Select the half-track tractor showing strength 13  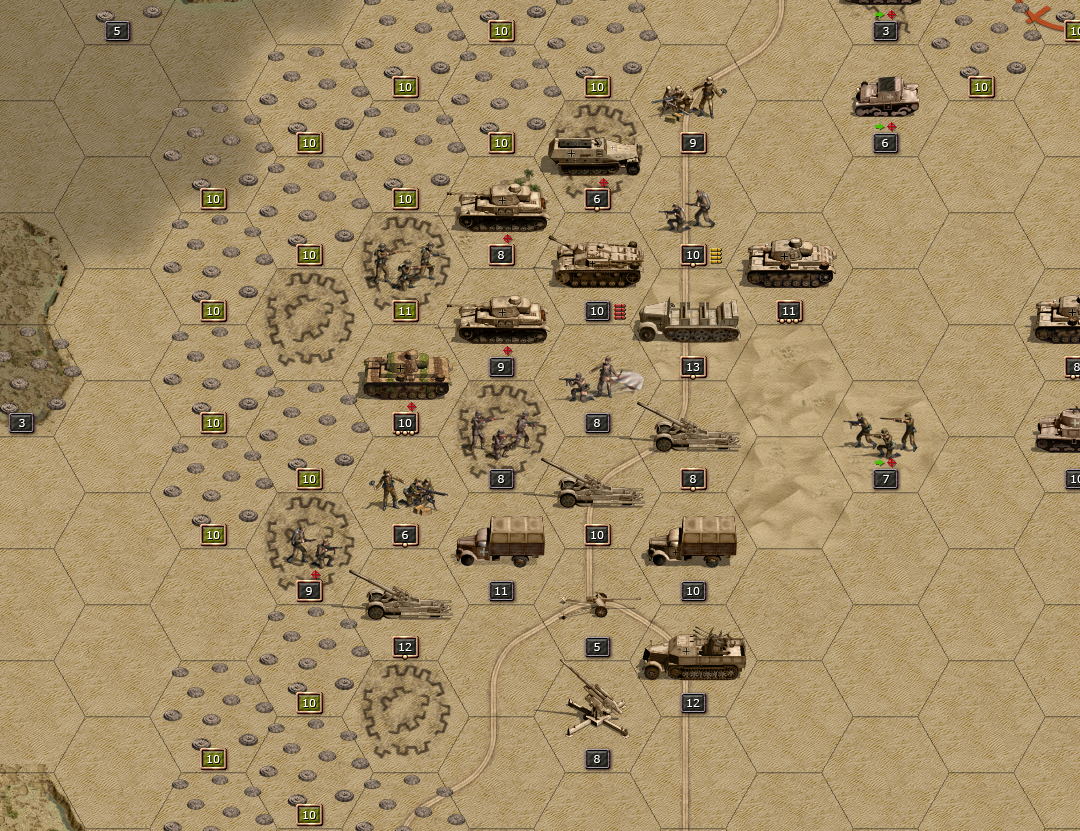pyautogui.click(x=691, y=320)
